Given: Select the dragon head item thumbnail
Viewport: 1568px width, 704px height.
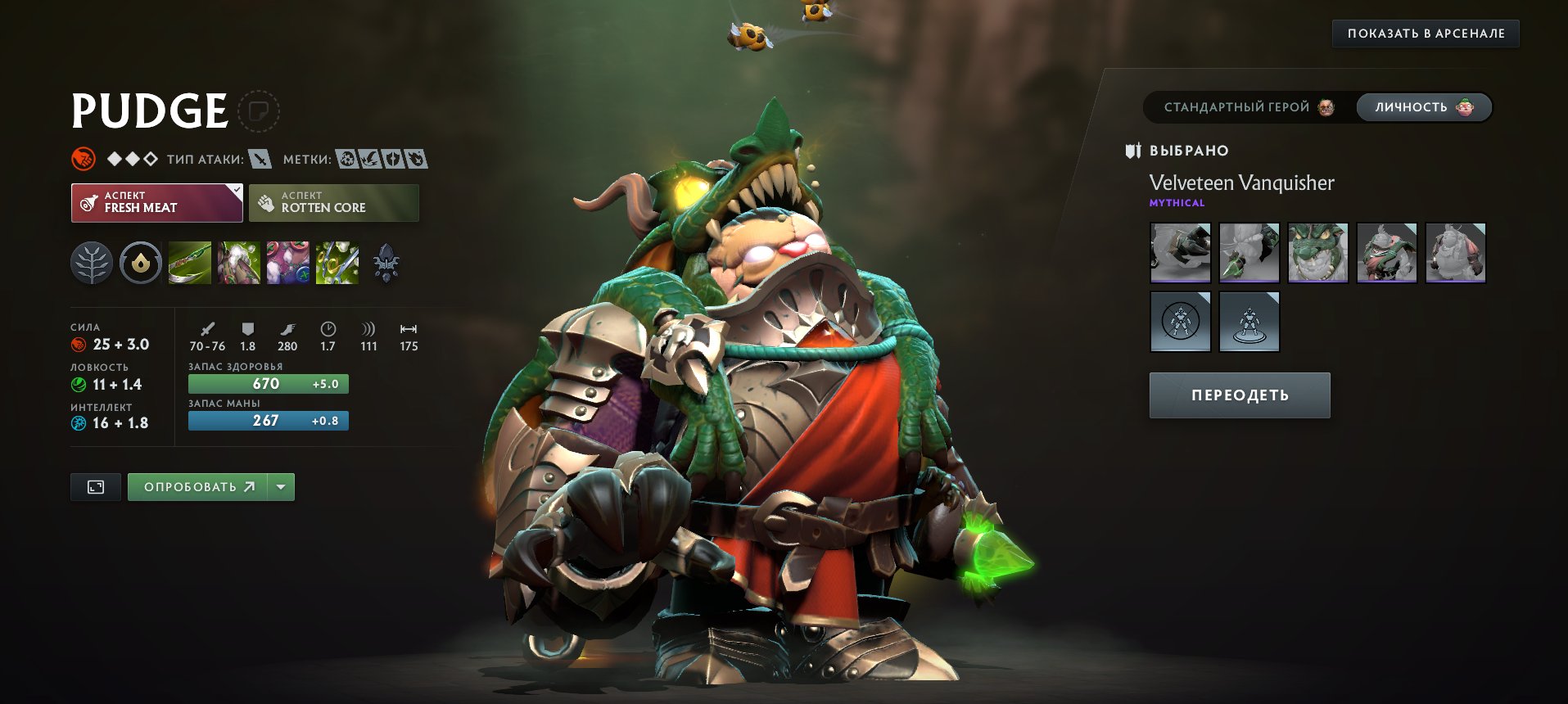Looking at the screenshot, I should click(x=1318, y=253).
